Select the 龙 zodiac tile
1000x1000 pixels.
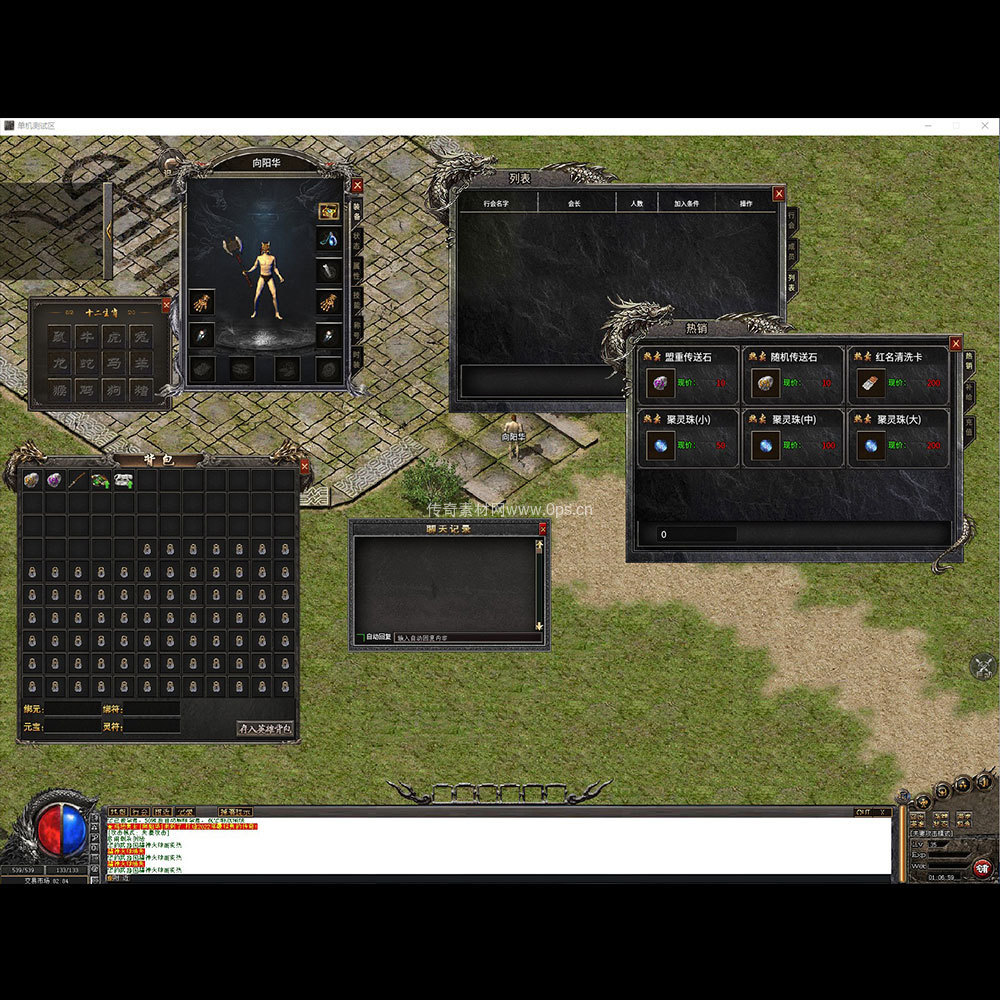coord(59,363)
